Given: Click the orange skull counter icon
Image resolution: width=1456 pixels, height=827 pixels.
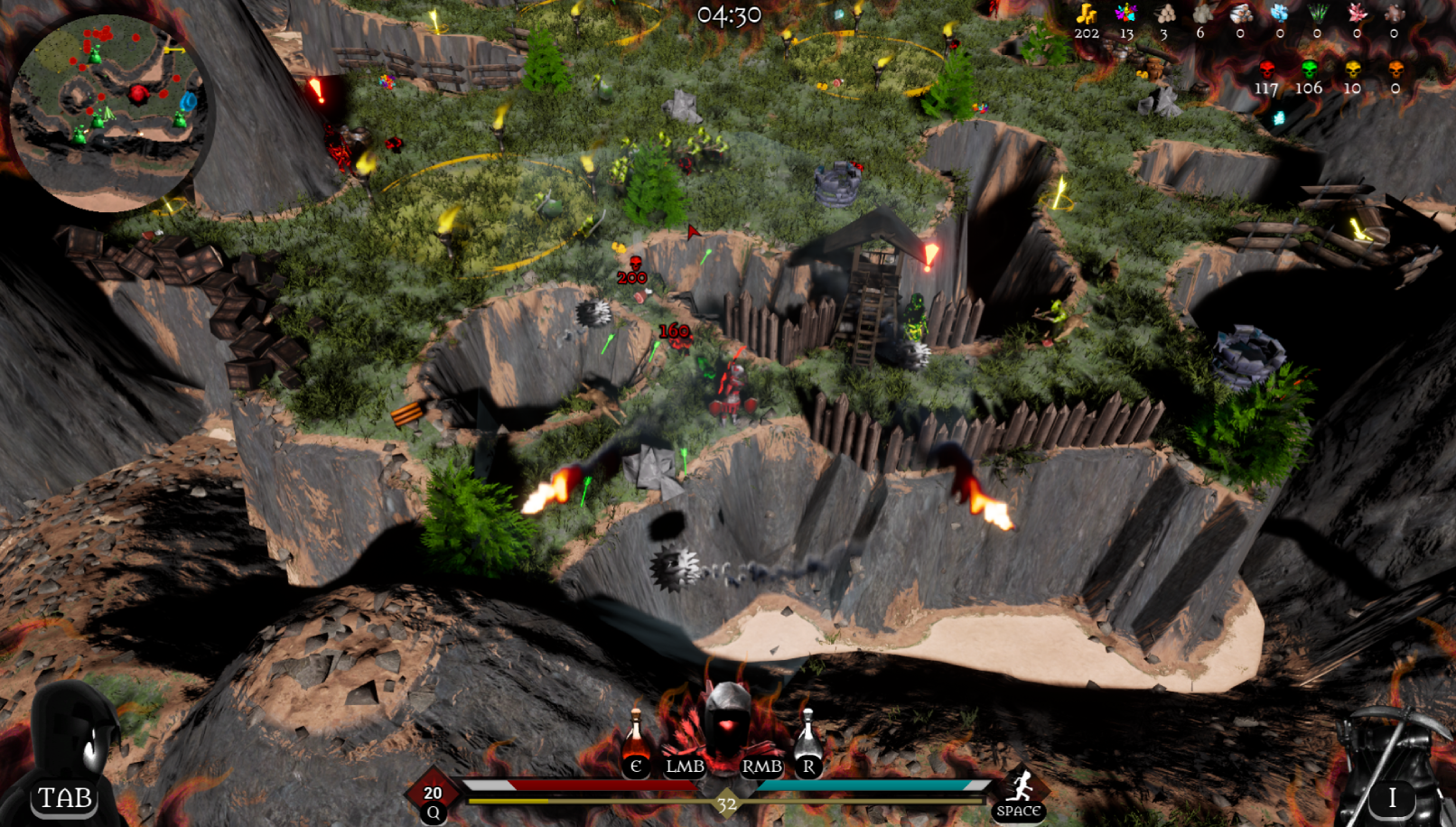Looking at the screenshot, I should (1395, 70).
